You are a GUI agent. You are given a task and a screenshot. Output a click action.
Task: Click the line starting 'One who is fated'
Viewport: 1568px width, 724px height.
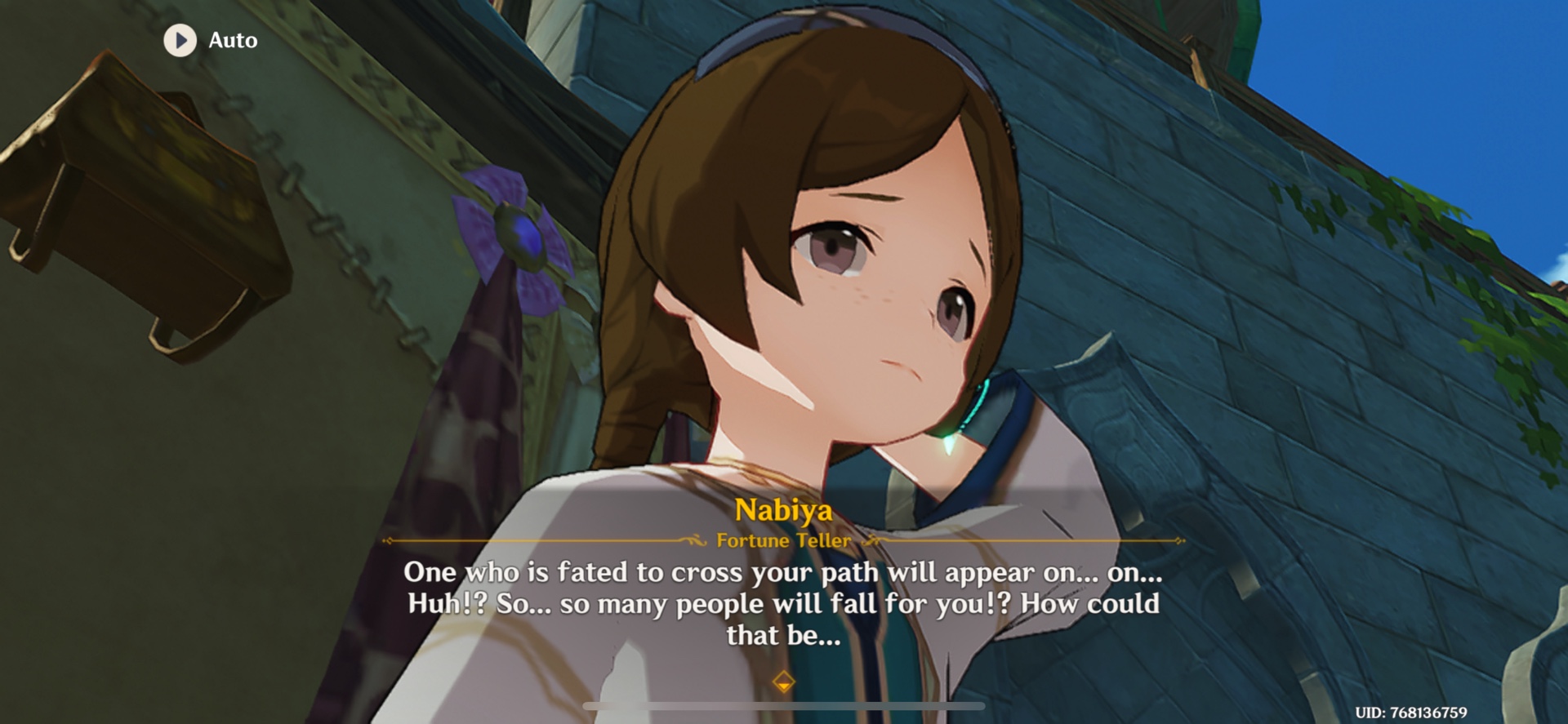782,573
